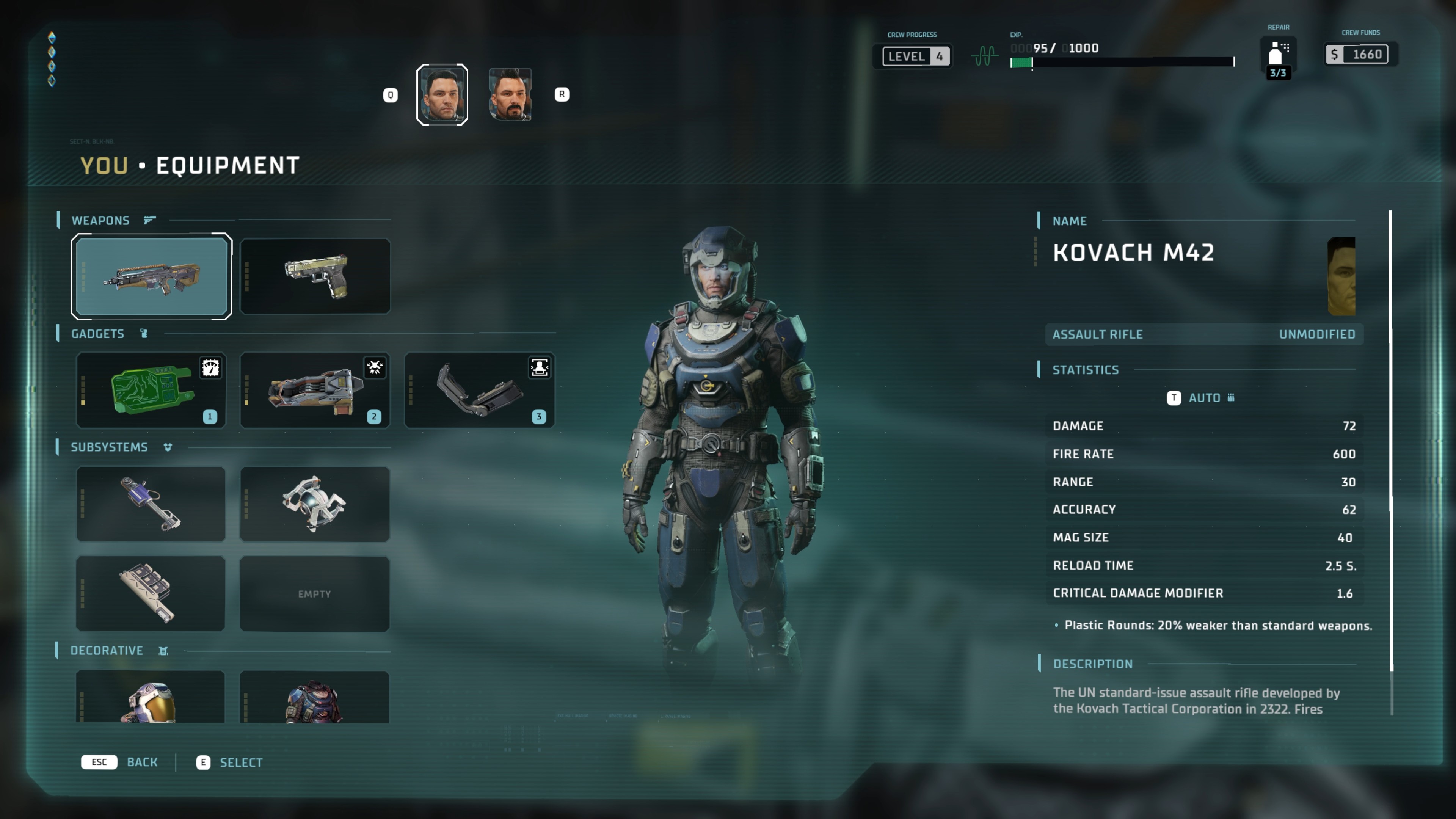
Task: Select the decorative helmet slot
Action: click(151, 698)
